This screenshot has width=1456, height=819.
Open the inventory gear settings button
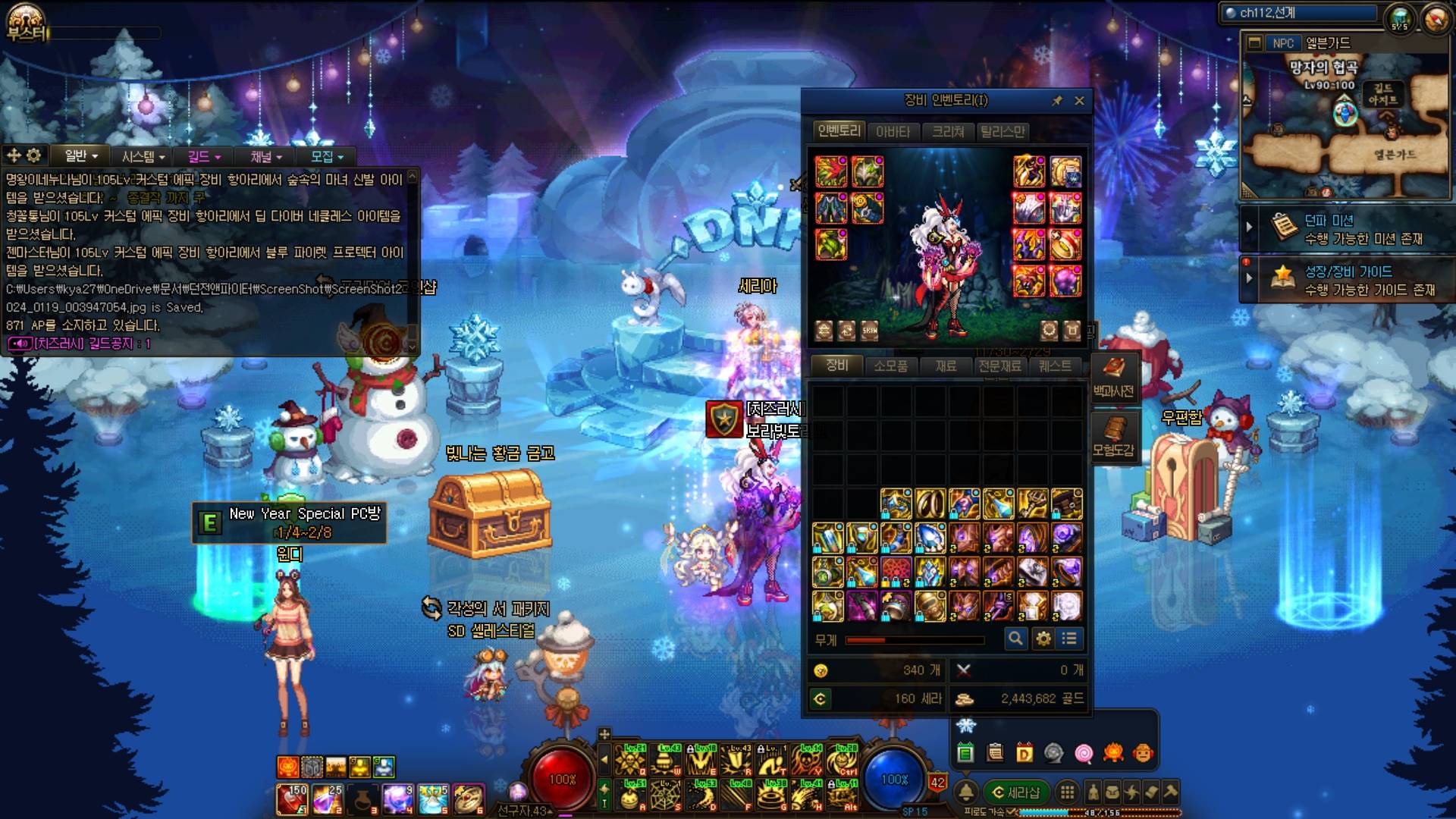coord(1043,639)
